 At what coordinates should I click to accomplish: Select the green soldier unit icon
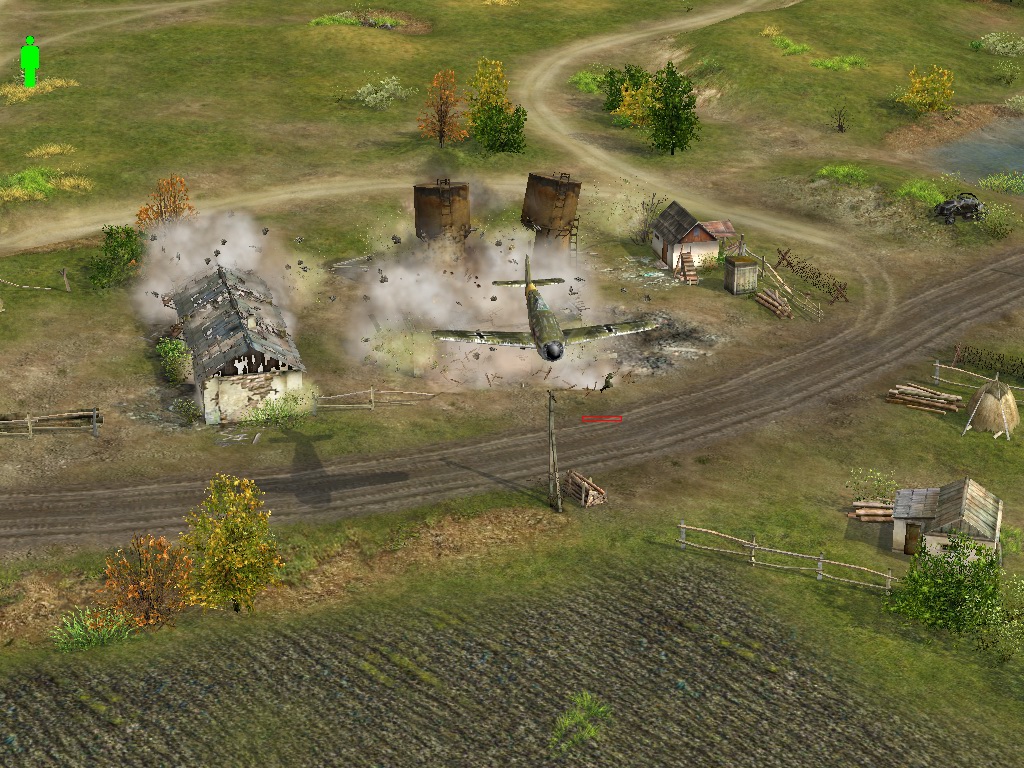click(30, 62)
